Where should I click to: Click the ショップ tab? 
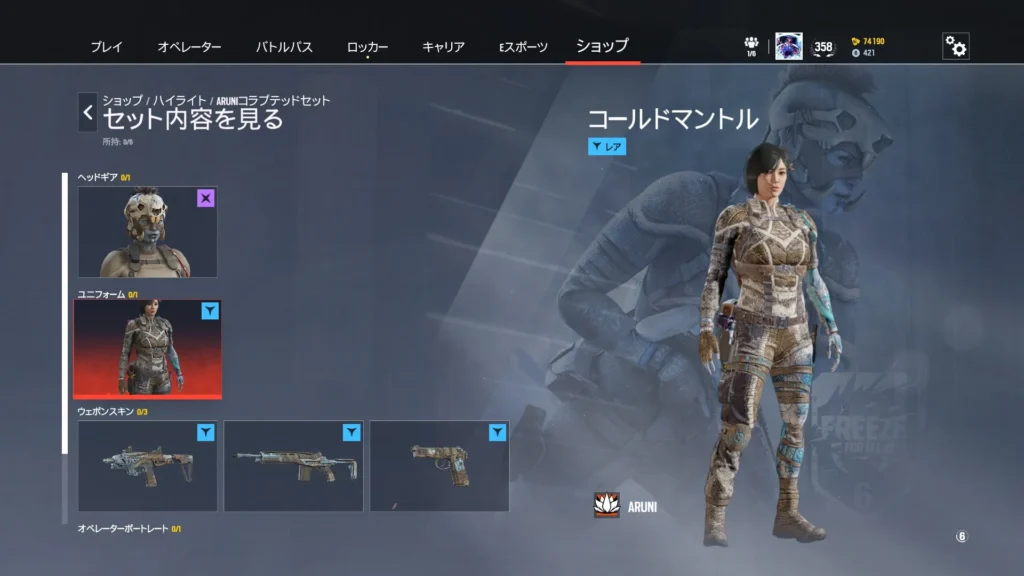click(602, 46)
